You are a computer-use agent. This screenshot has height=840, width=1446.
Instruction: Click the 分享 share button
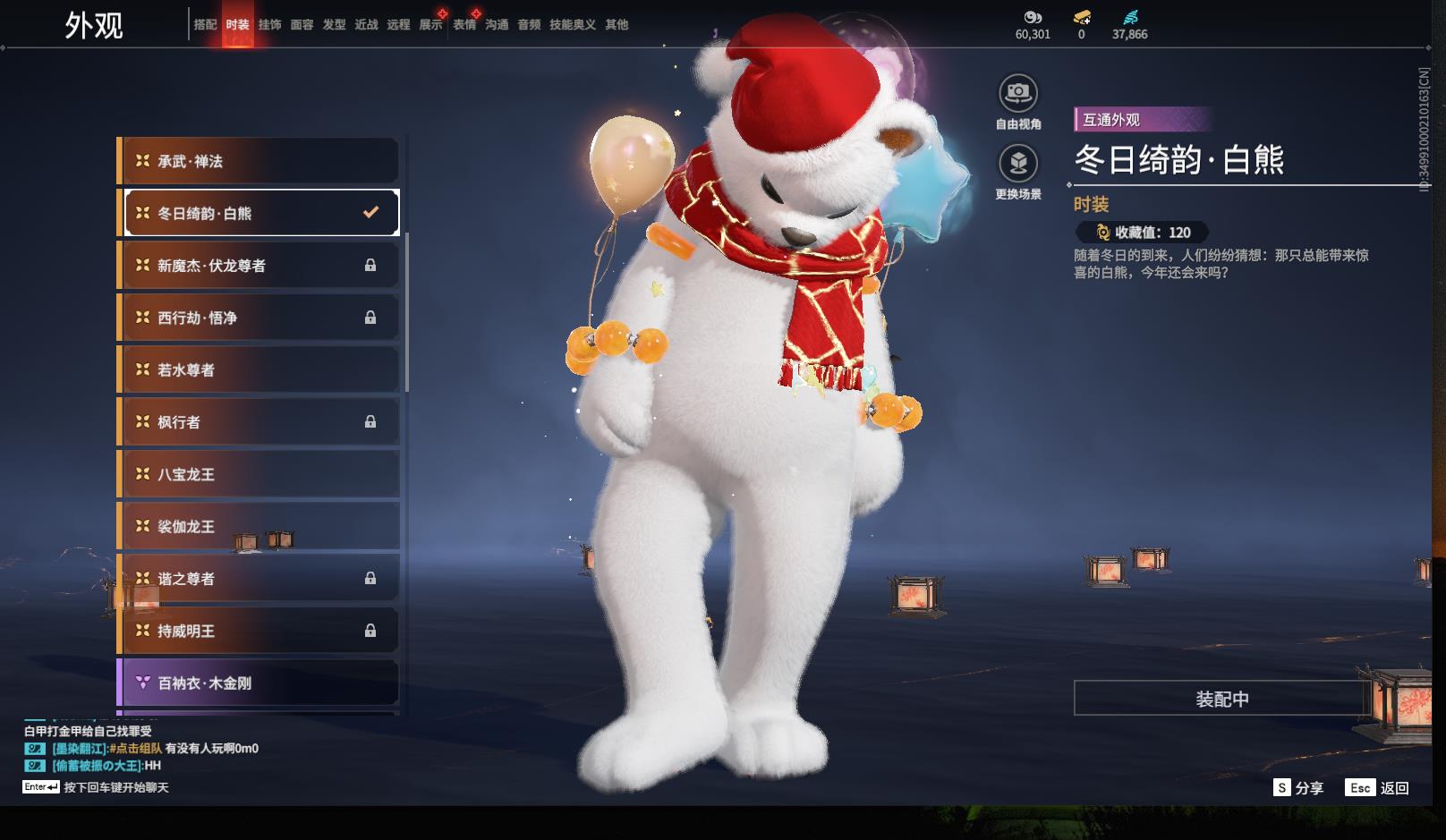[x=1298, y=788]
